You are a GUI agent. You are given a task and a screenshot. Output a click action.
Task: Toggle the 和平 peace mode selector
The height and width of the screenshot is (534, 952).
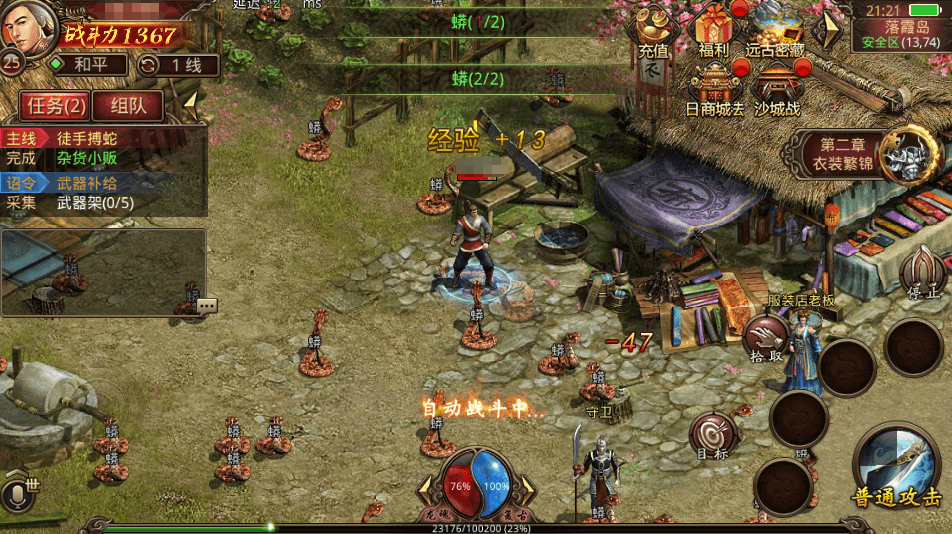[x=90, y=65]
